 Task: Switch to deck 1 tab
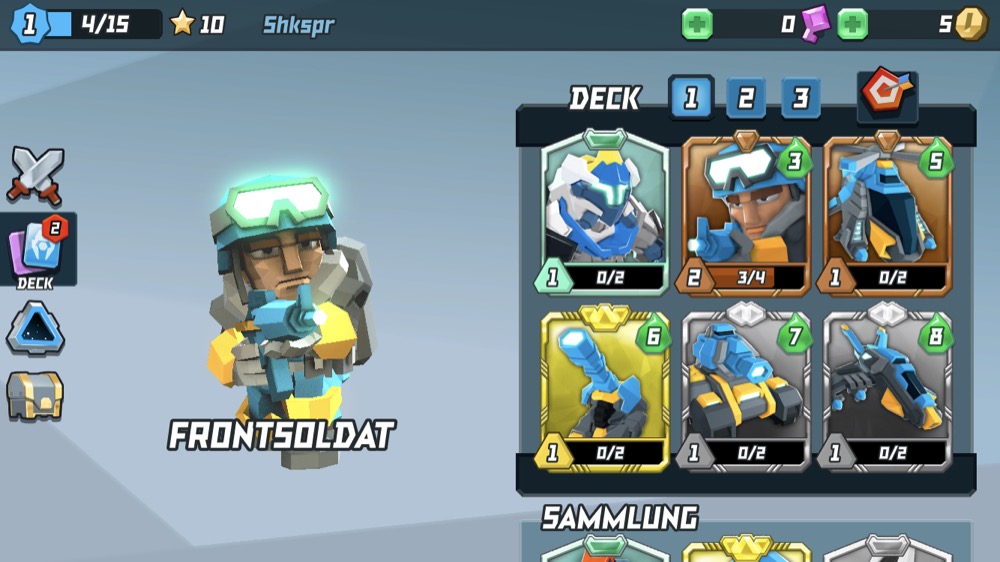tap(691, 98)
